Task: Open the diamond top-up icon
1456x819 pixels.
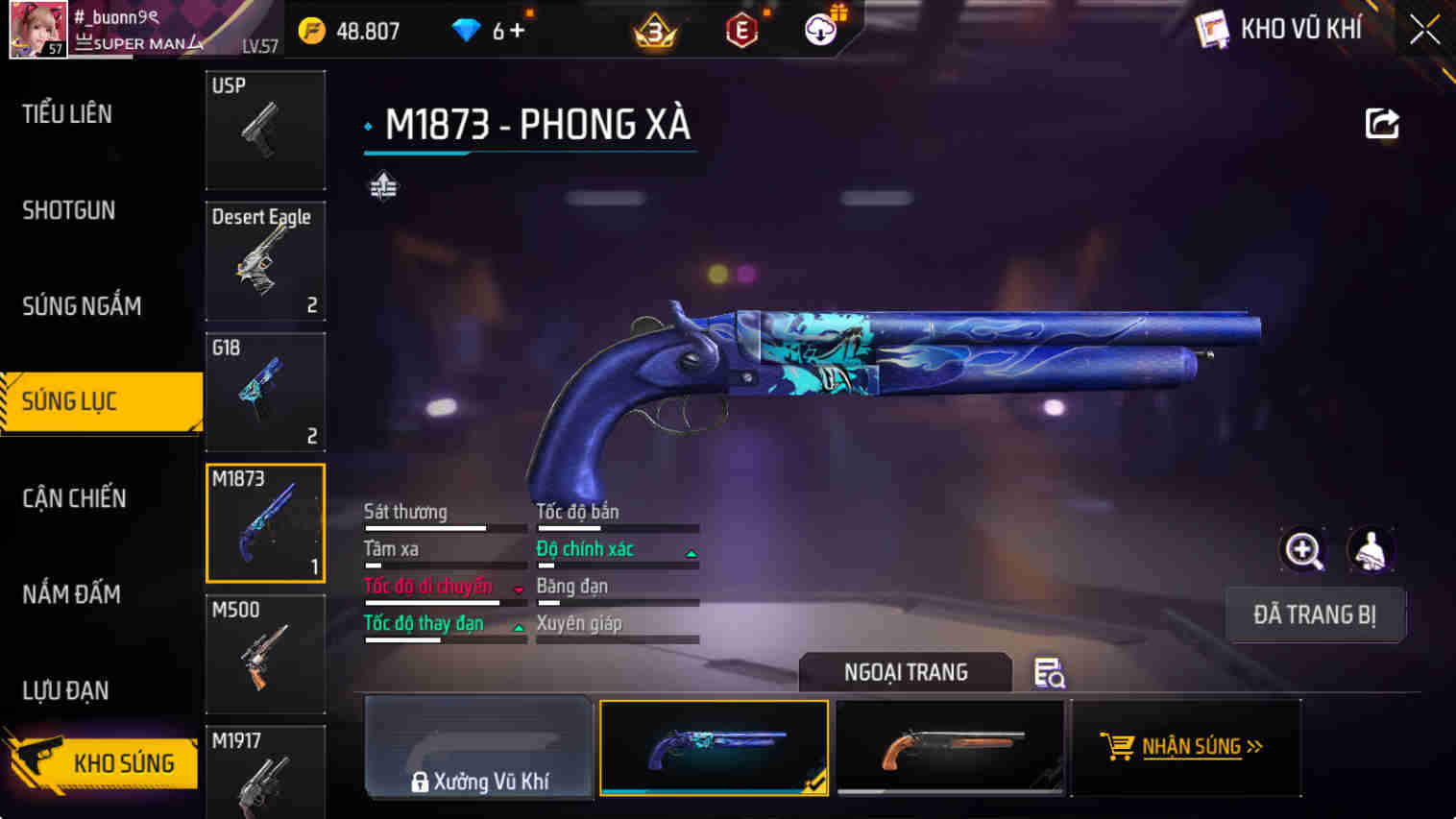Action: pos(468,30)
